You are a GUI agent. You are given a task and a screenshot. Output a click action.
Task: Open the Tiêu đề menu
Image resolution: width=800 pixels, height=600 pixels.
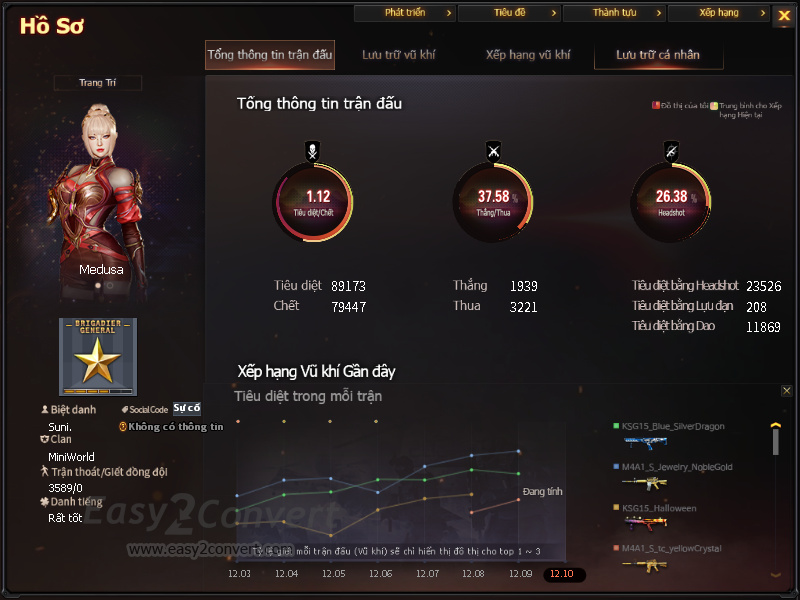pos(509,13)
